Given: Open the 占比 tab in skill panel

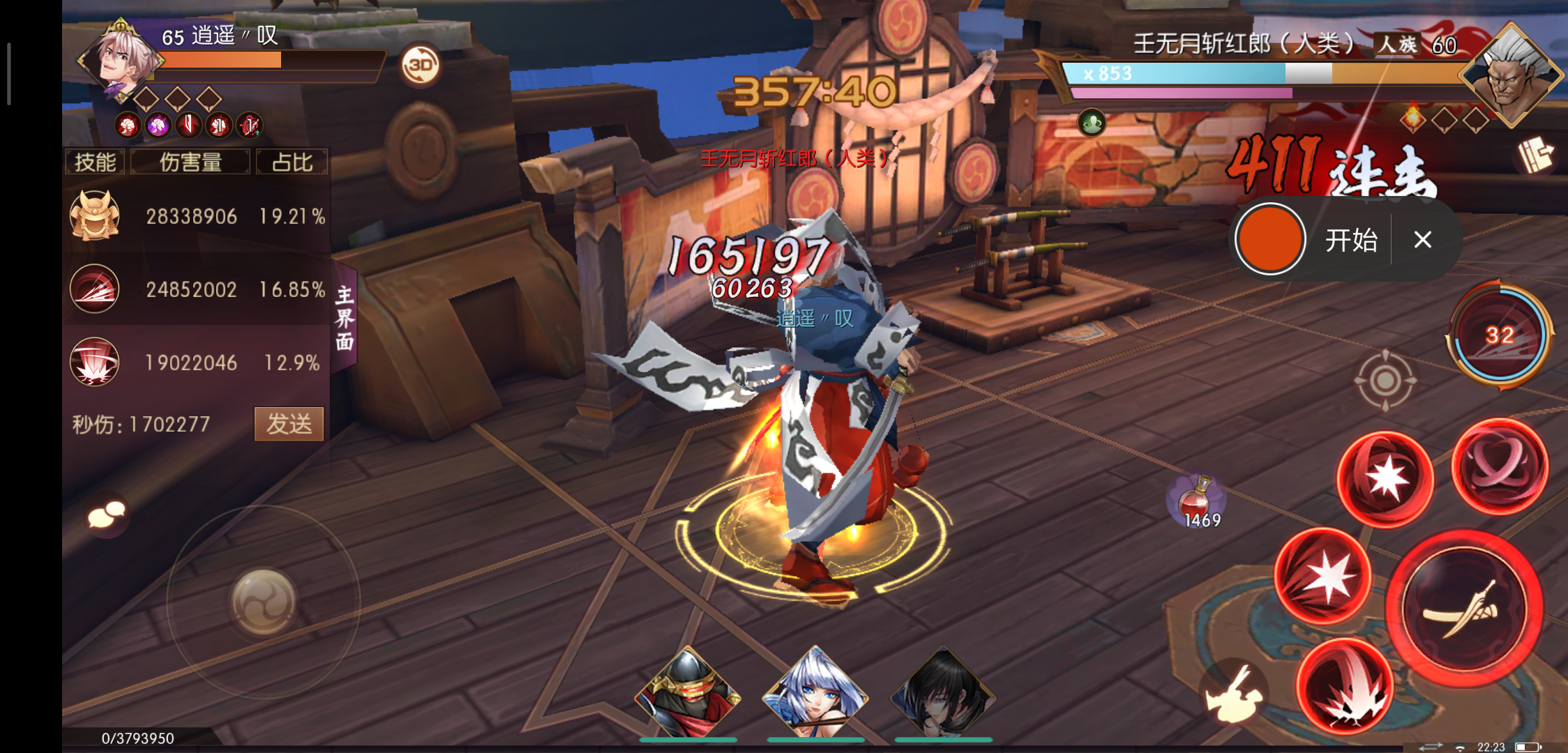Looking at the screenshot, I should coord(293,161).
